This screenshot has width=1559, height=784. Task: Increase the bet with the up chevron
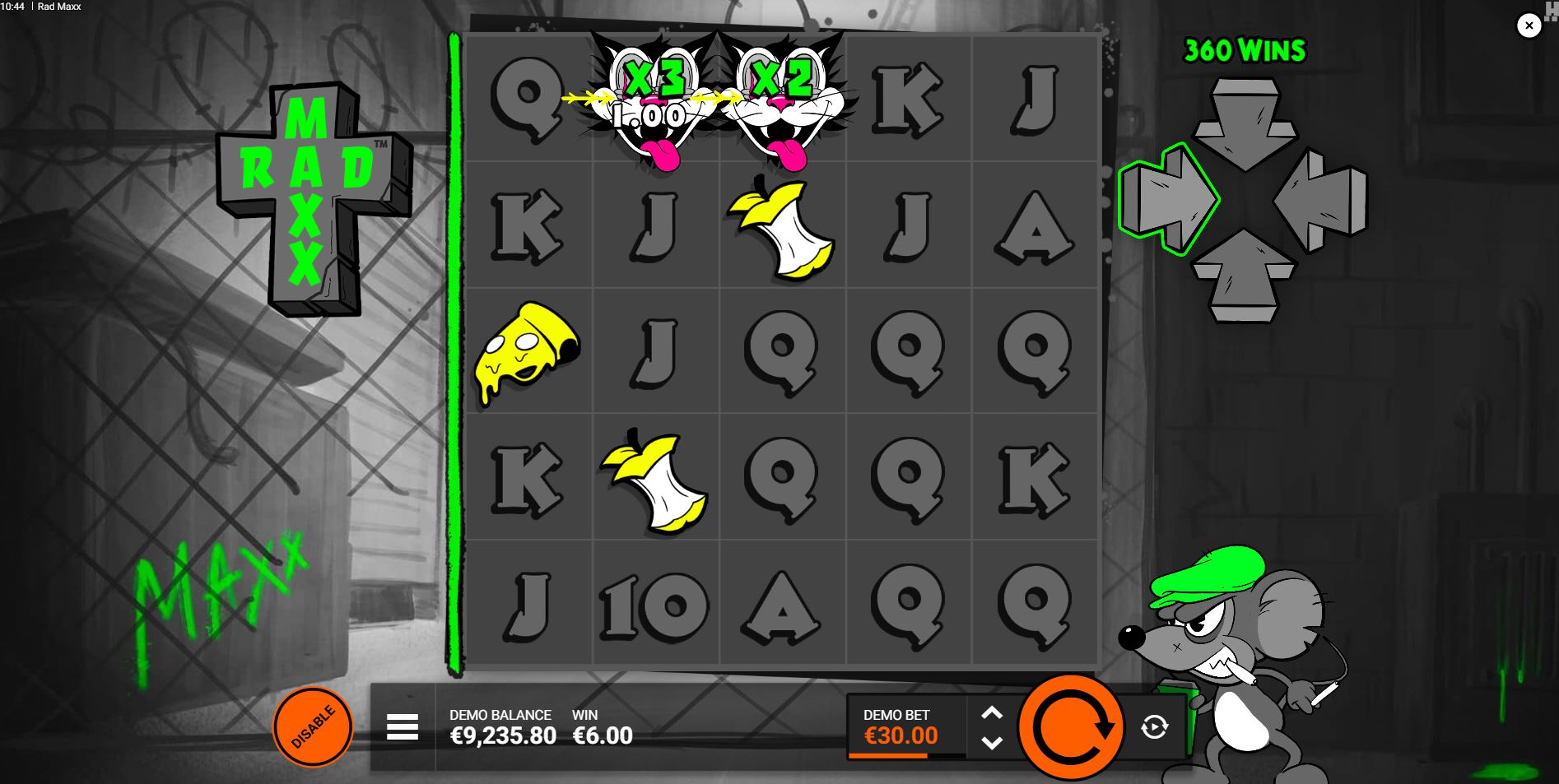pyautogui.click(x=992, y=712)
